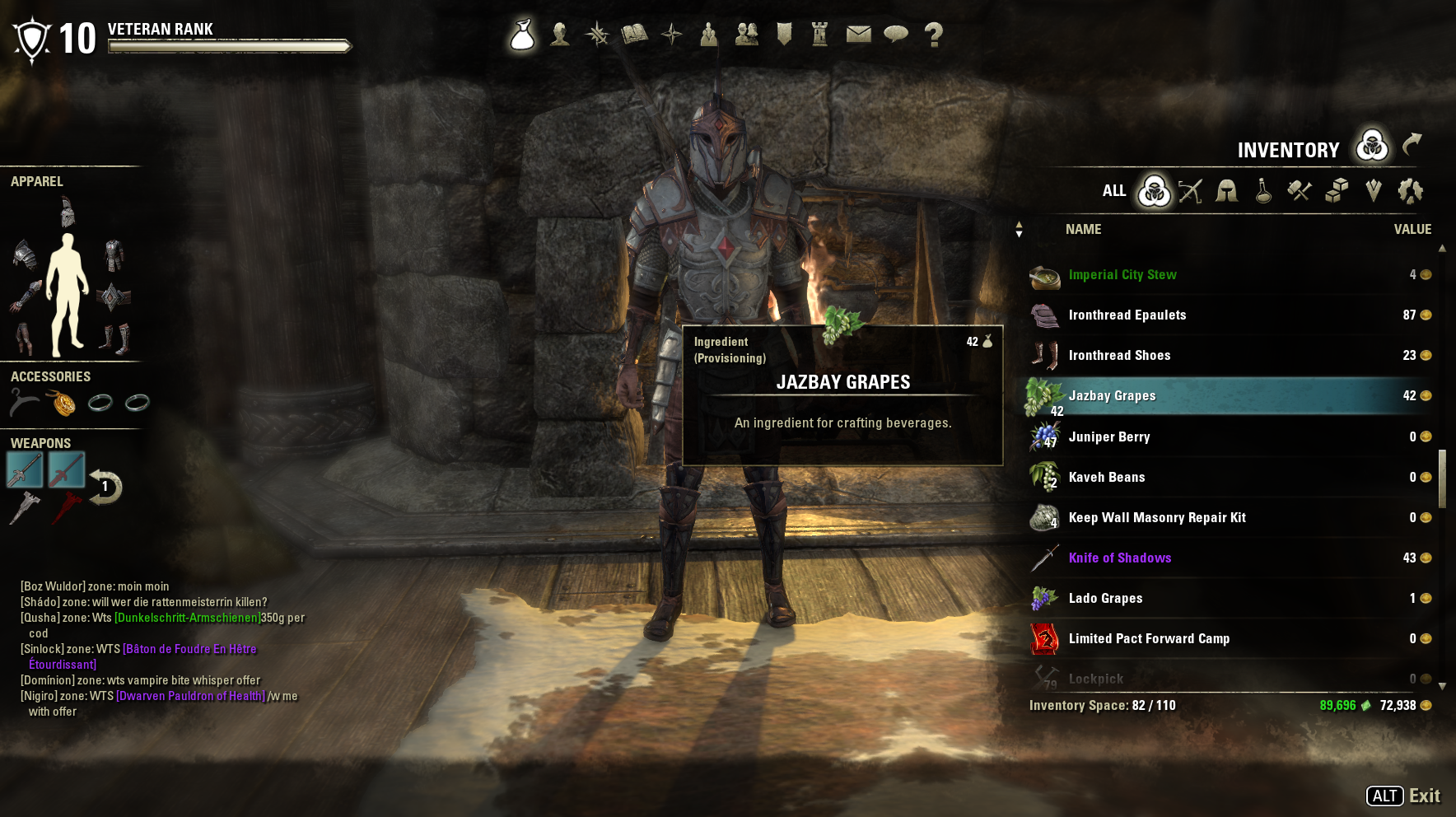The width and height of the screenshot is (1456, 817).
Task: Sort inventory by VALUE column
Action: pos(1412,230)
